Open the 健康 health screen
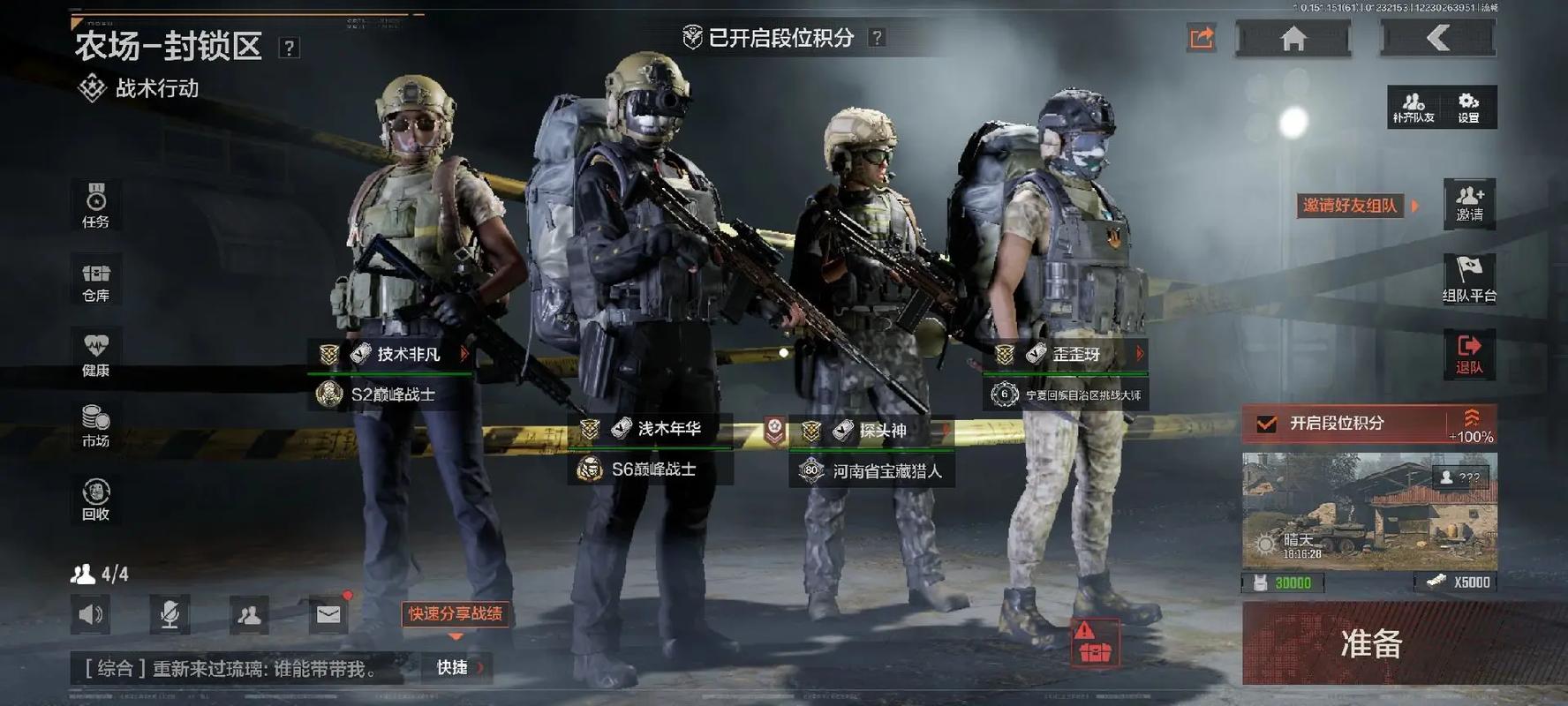 coord(96,355)
